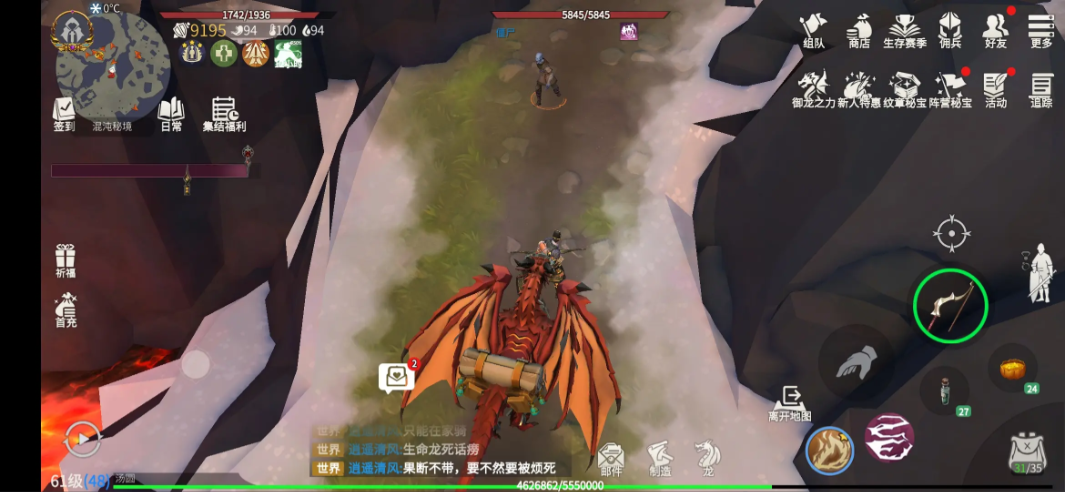Open the 商店 shop
Screen dimensions: 1065x492
coord(858,30)
